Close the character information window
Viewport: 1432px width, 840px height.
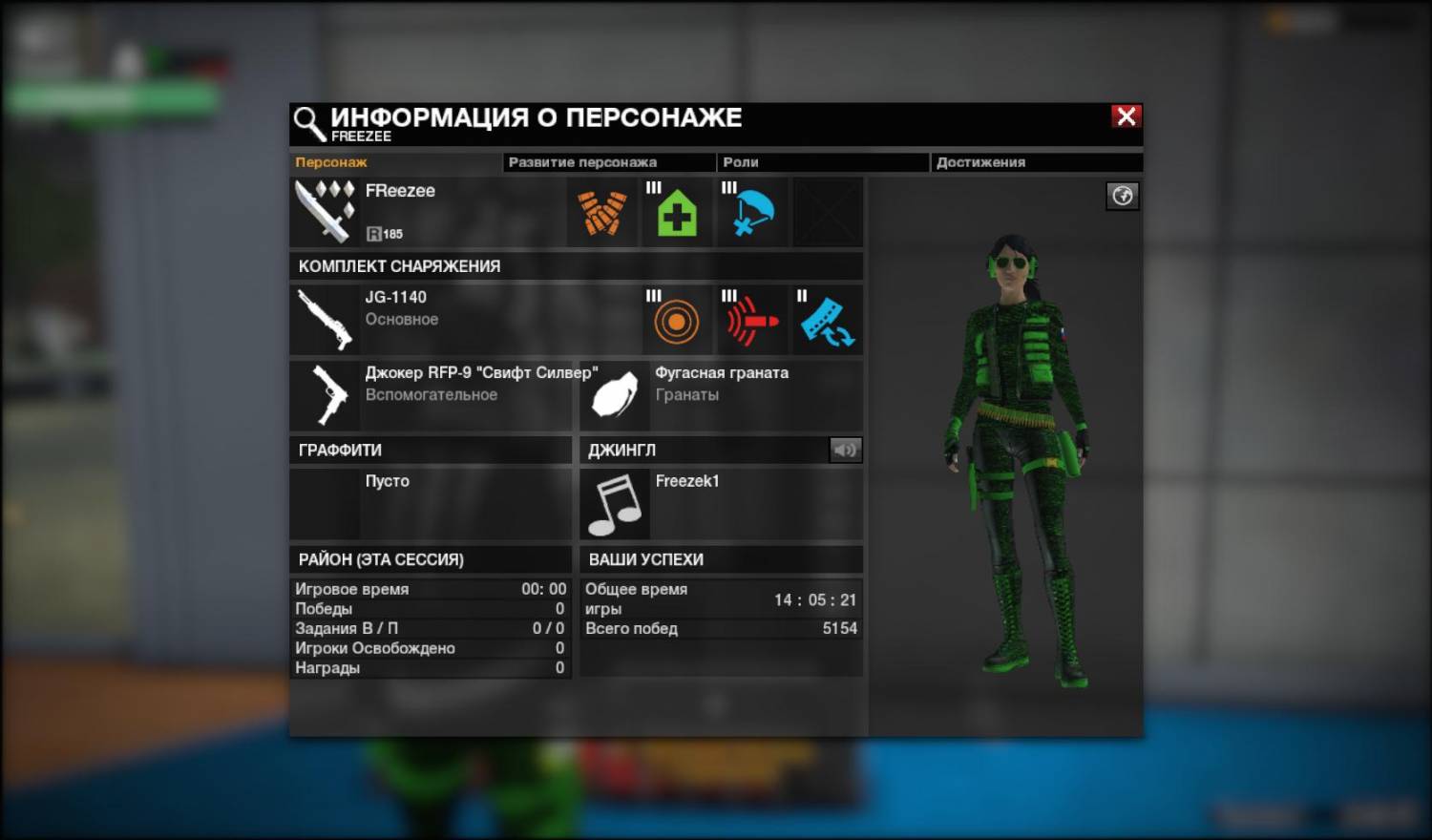(x=1127, y=116)
